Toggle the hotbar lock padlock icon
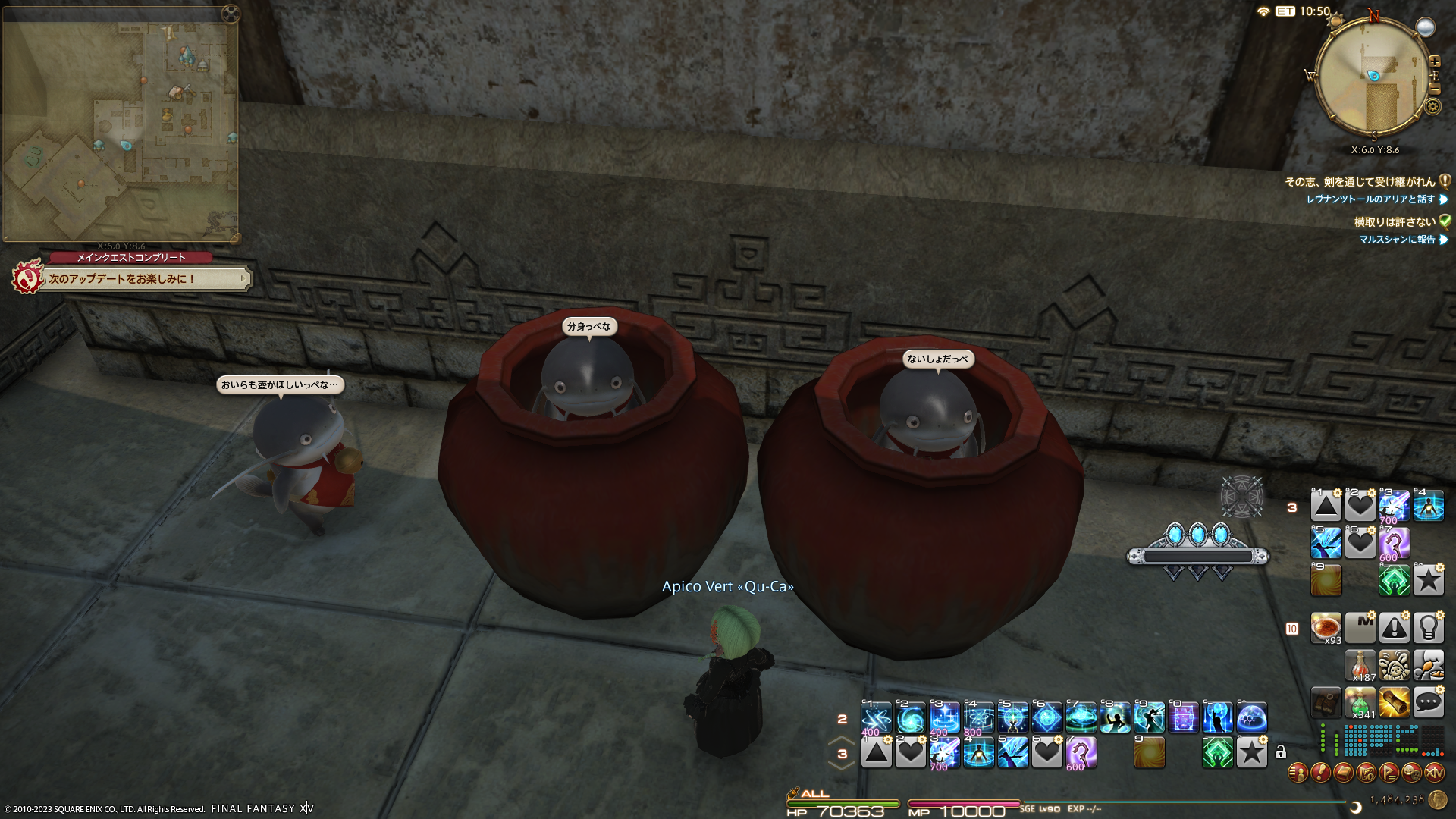Viewport: 1456px width, 819px height. [x=1281, y=752]
